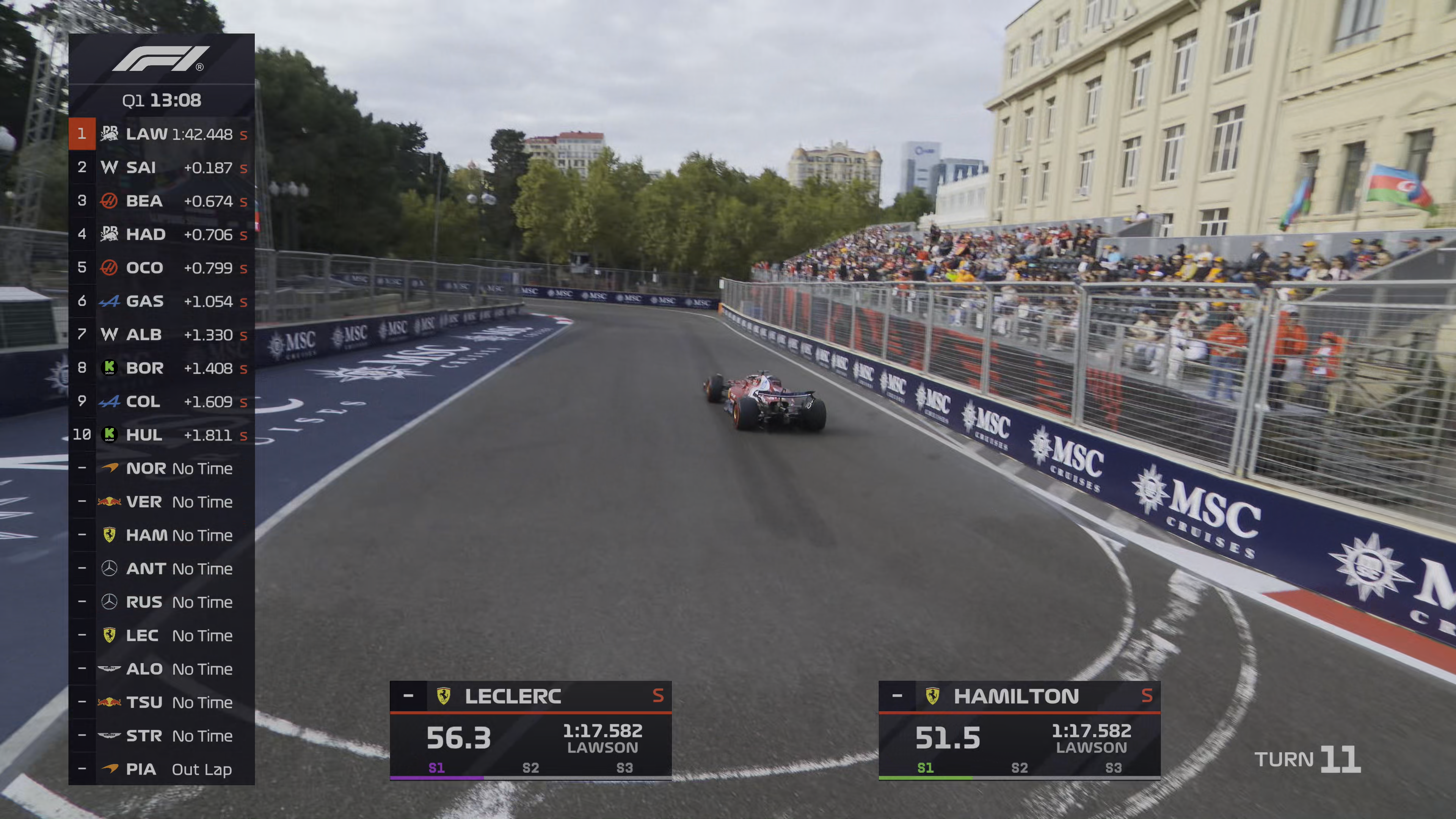Click the HUL row in tenth place
The width and height of the screenshot is (1456, 819).
[x=162, y=435]
